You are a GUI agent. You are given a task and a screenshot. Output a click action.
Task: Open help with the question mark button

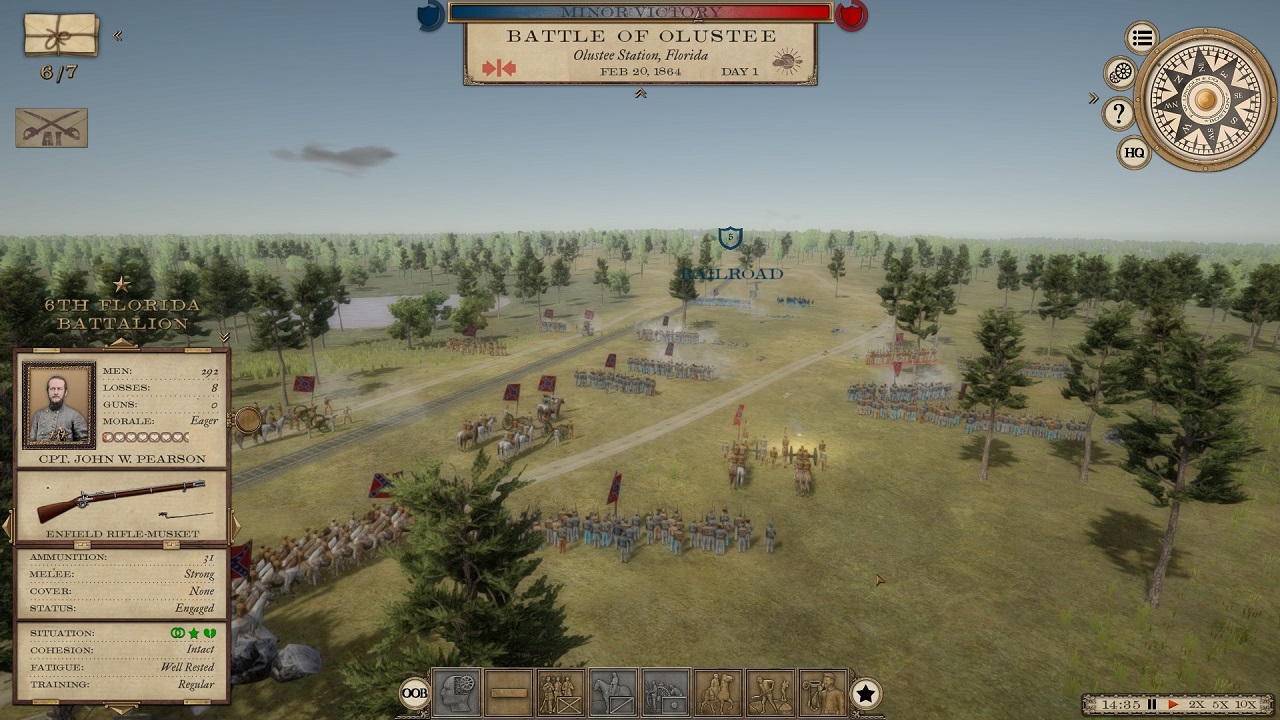[x=1118, y=114]
